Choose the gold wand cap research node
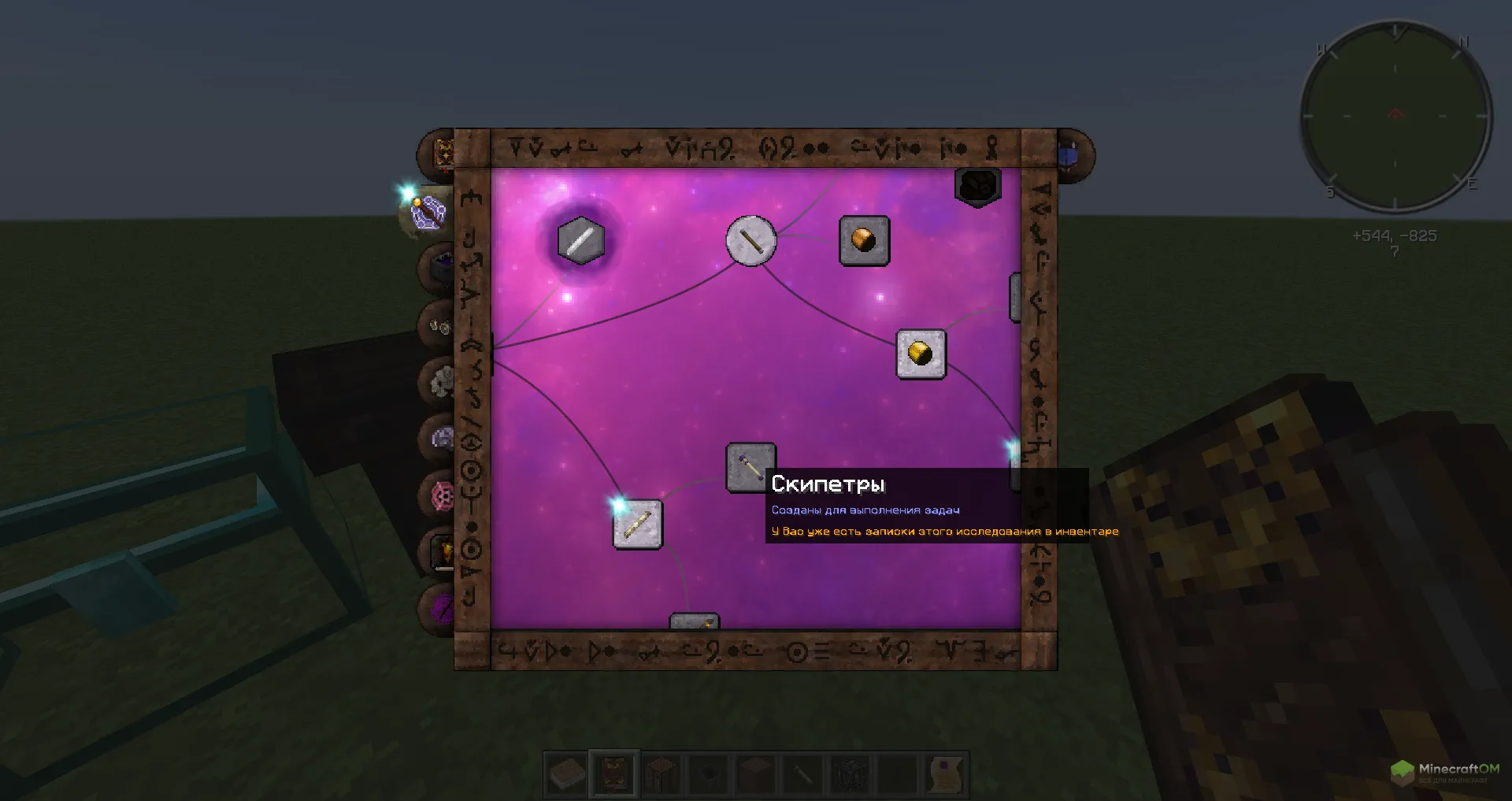The image size is (1512, 801). point(921,354)
